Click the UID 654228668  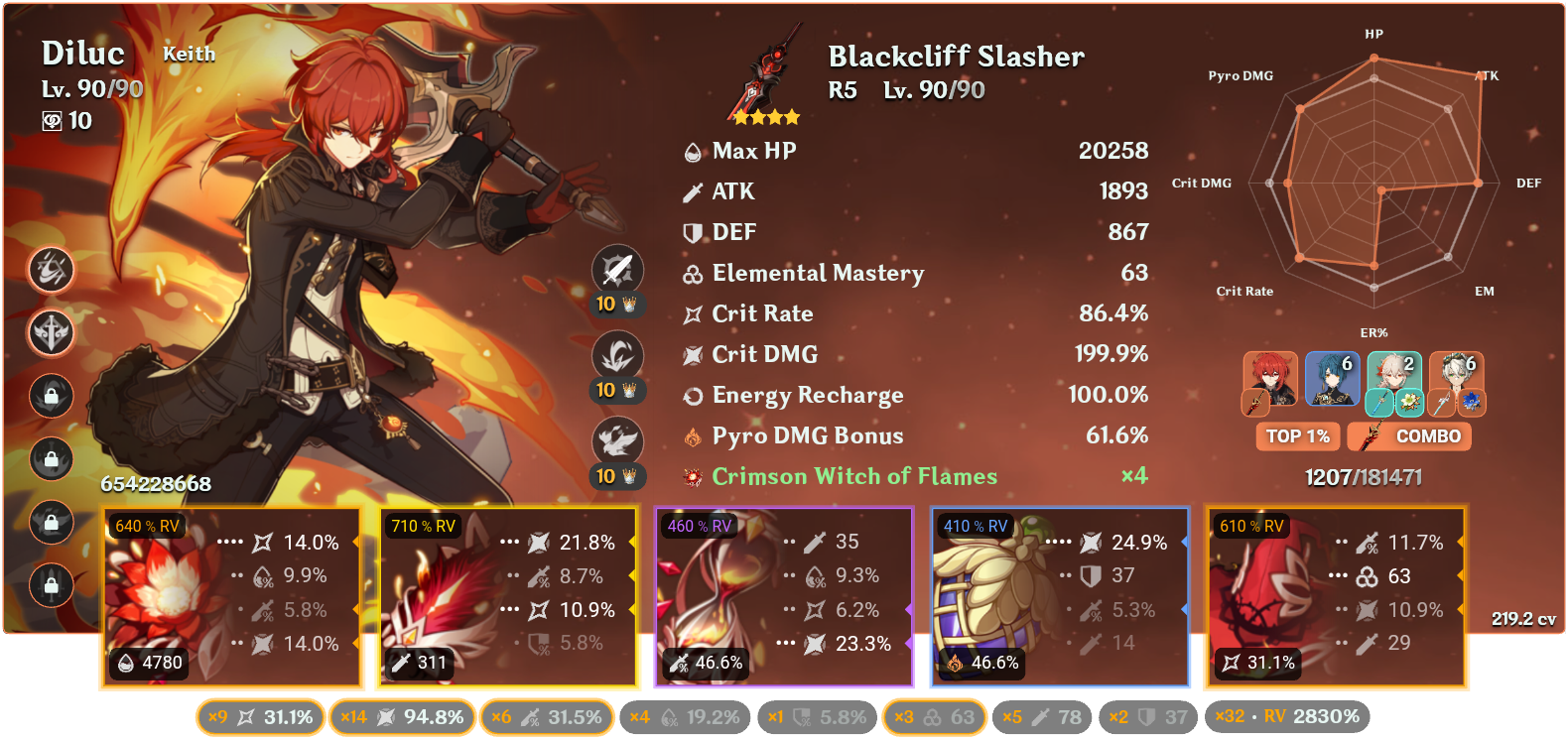click(x=156, y=486)
